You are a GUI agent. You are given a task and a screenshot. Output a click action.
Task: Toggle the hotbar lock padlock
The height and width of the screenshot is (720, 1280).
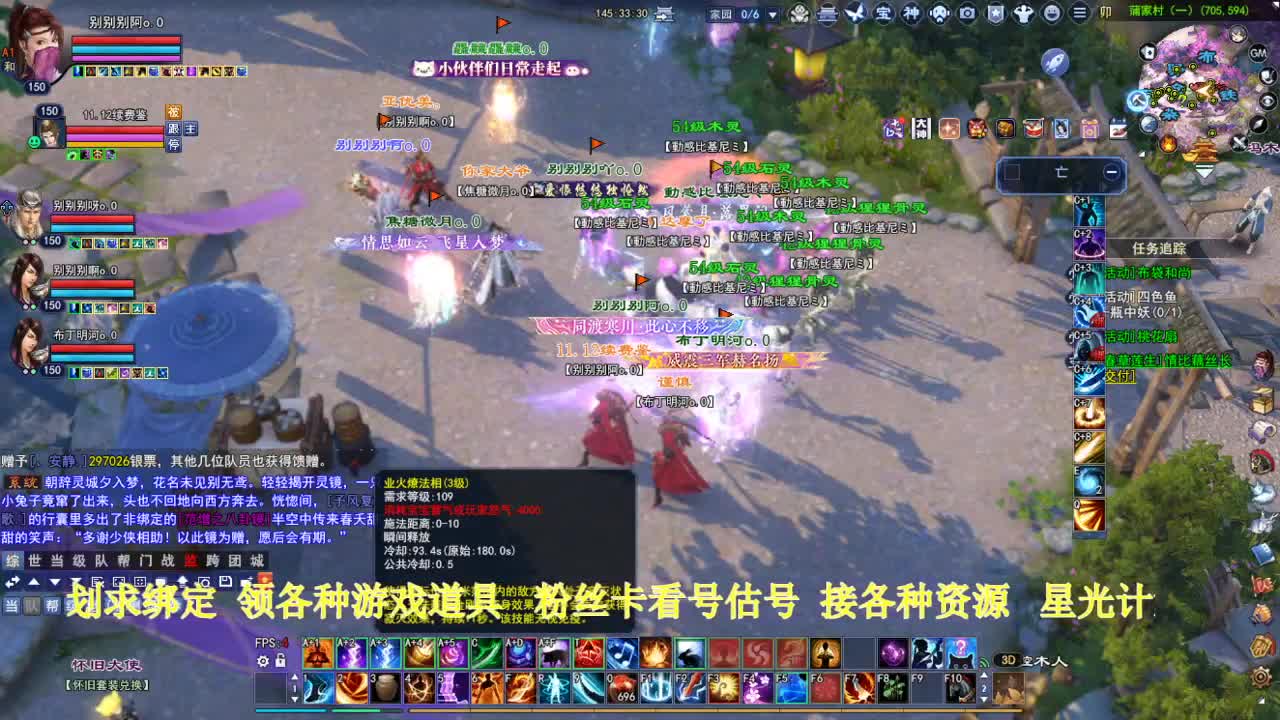pyautogui.click(x=281, y=660)
